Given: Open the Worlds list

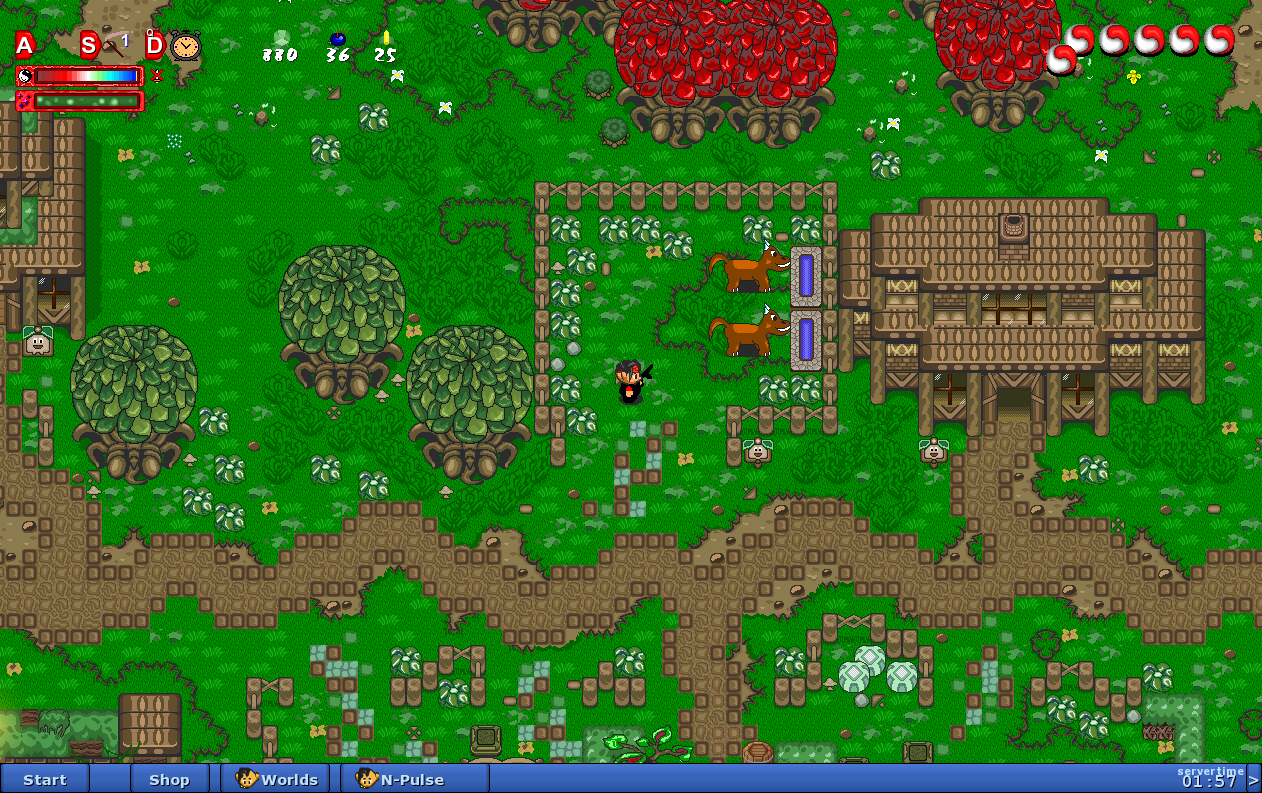Looking at the screenshot, I should pyautogui.click(x=278, y=779).
